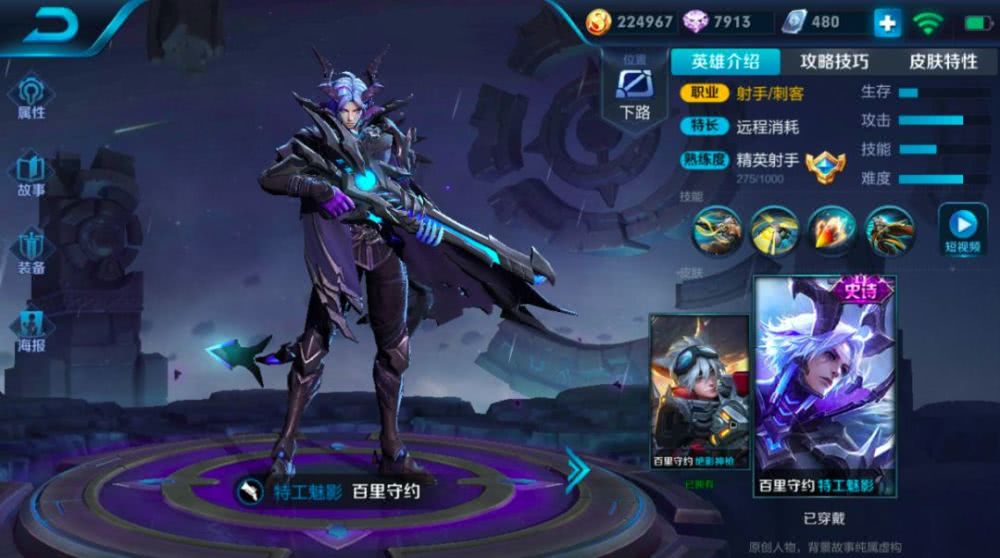Image resolution: width=1000 pixels, height=558 pixels.
Task: Open the 属性 attributes panel
Action: tap(31, 95)
